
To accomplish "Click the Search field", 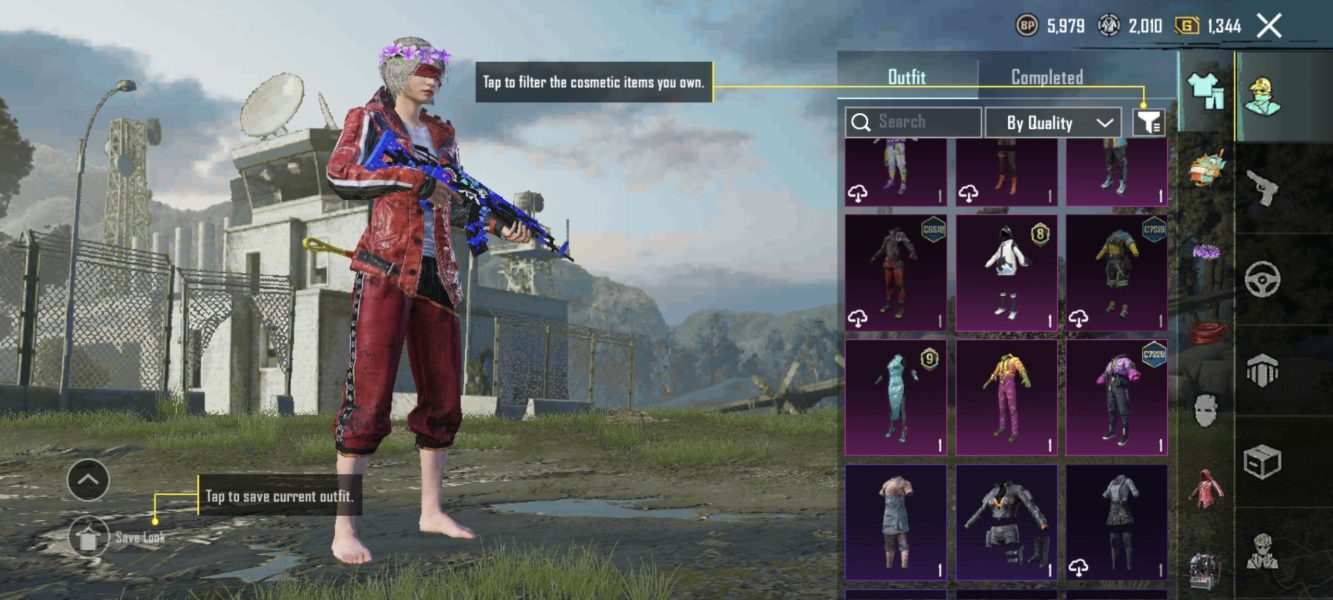I will tap(913, 122).
